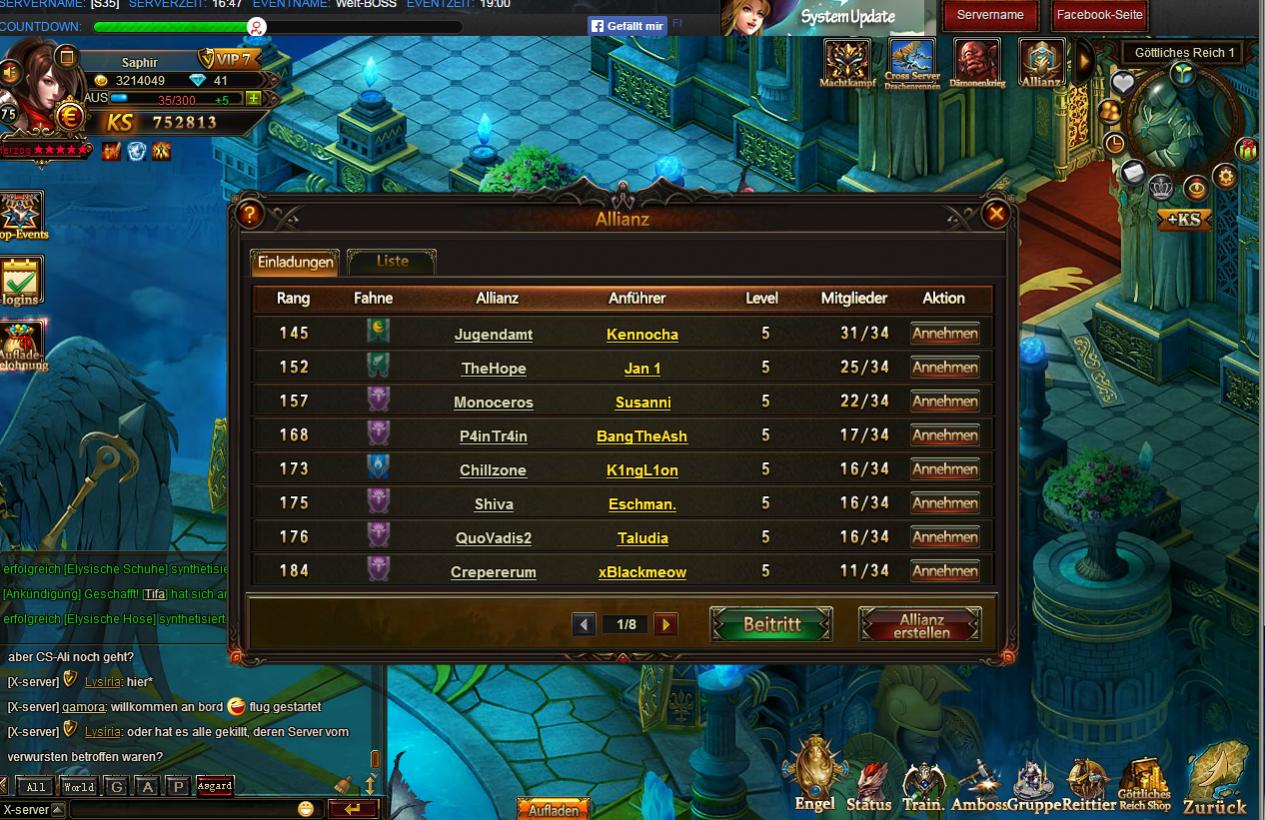Close the Allianz window
1265x820 pixels.
point(995,213)
